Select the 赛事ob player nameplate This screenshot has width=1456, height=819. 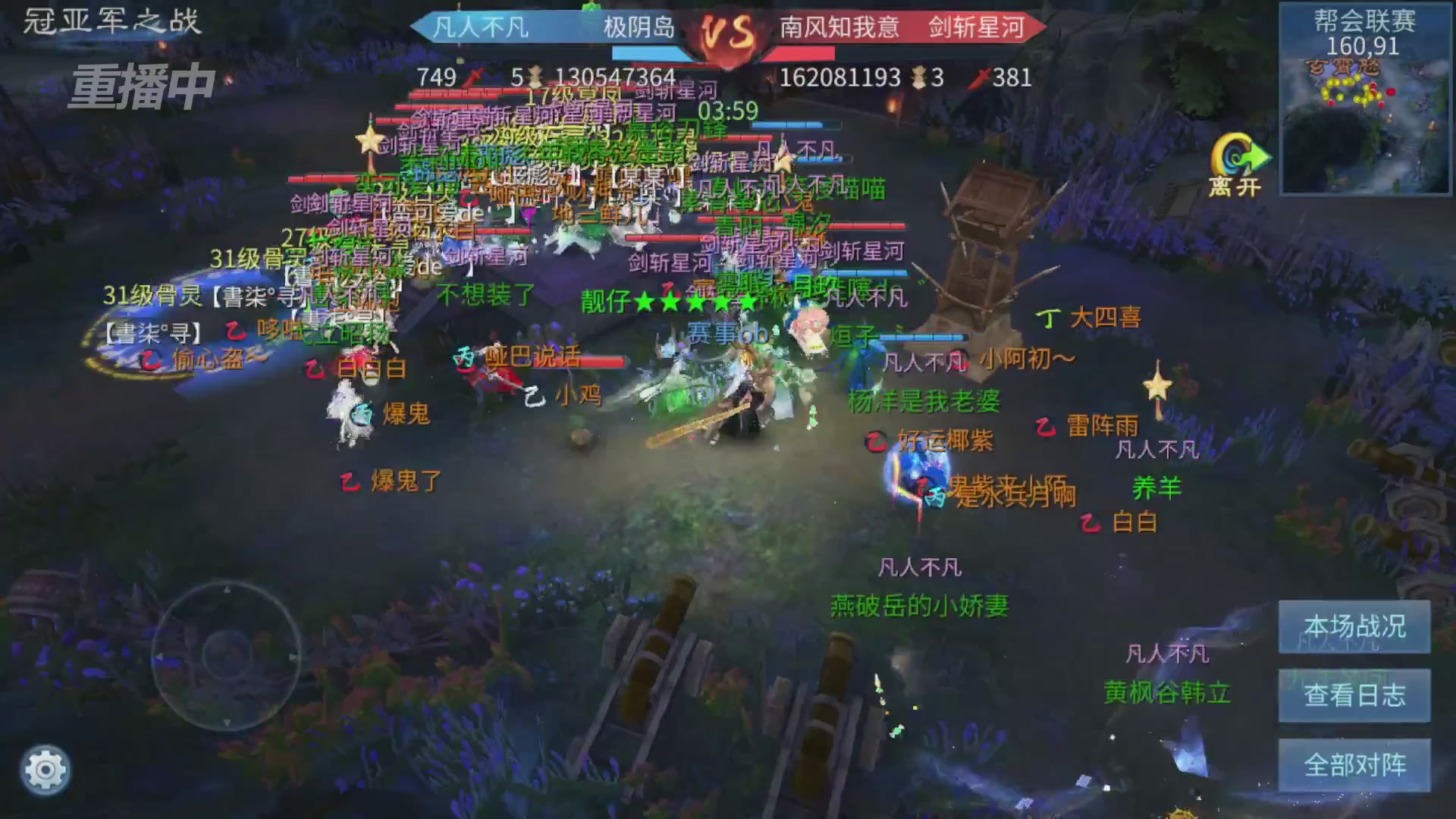[726, 331]
